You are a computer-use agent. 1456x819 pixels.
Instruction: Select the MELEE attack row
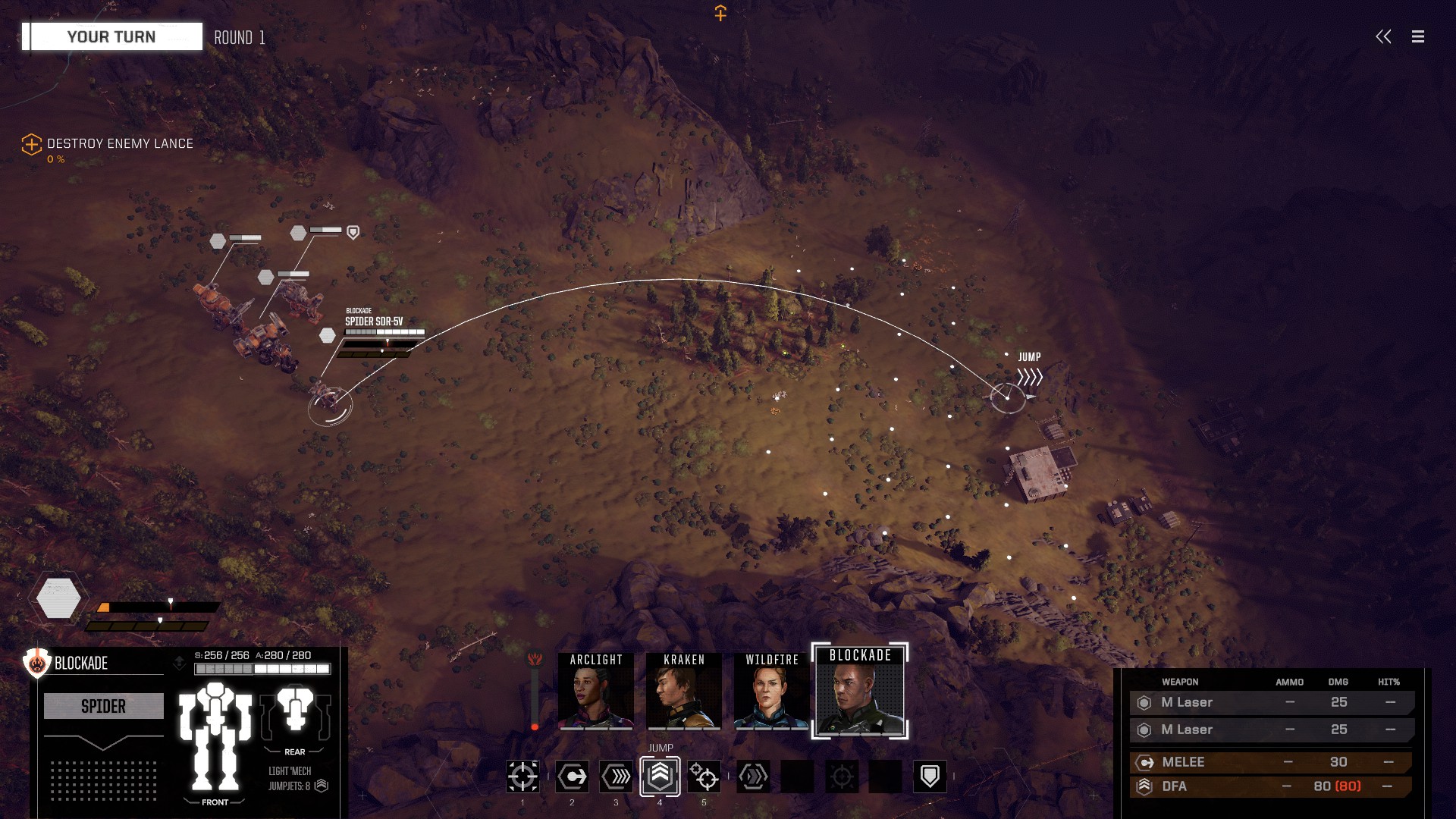pos(1271,762)
